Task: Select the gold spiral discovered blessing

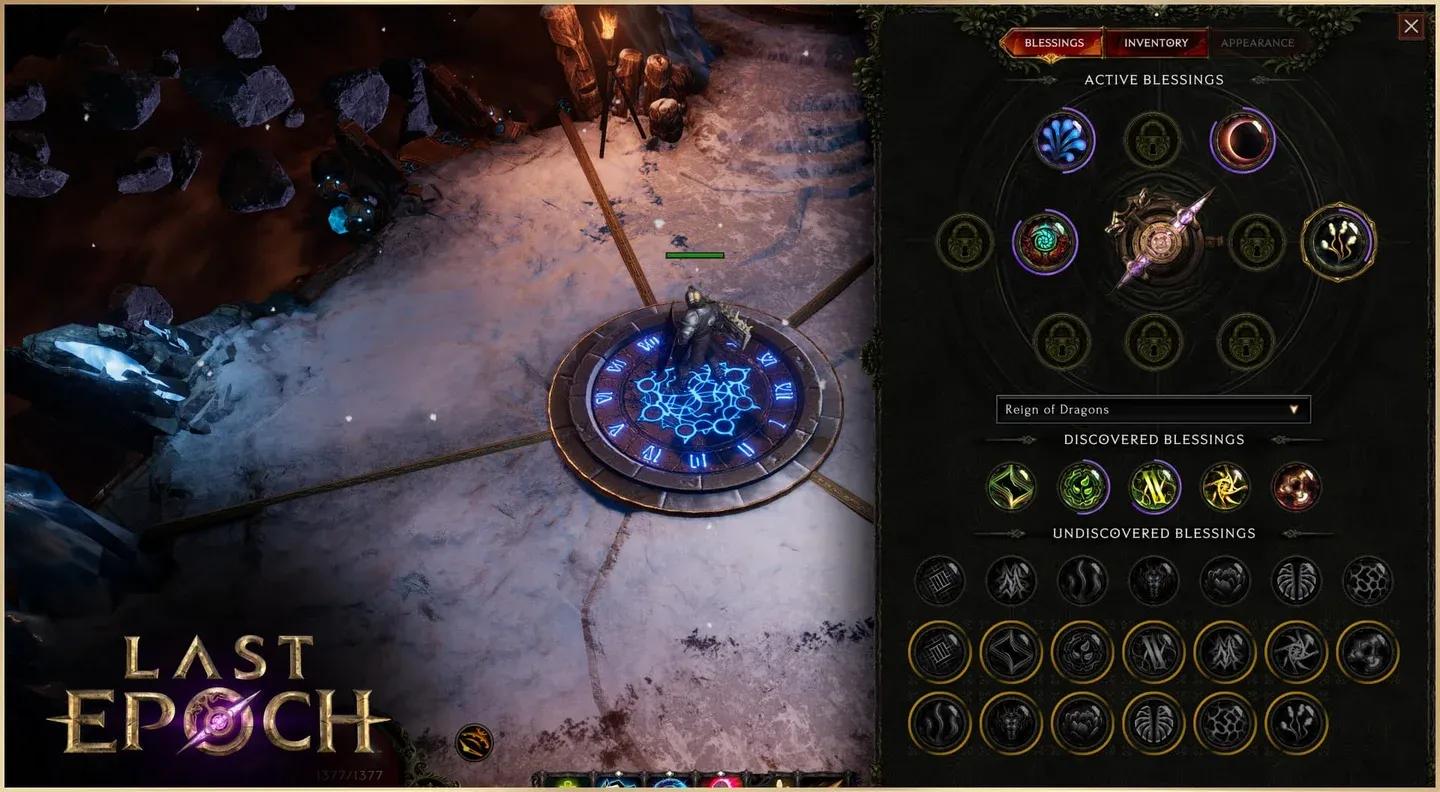Action: pyautogui.click(x=1224, y=488)
